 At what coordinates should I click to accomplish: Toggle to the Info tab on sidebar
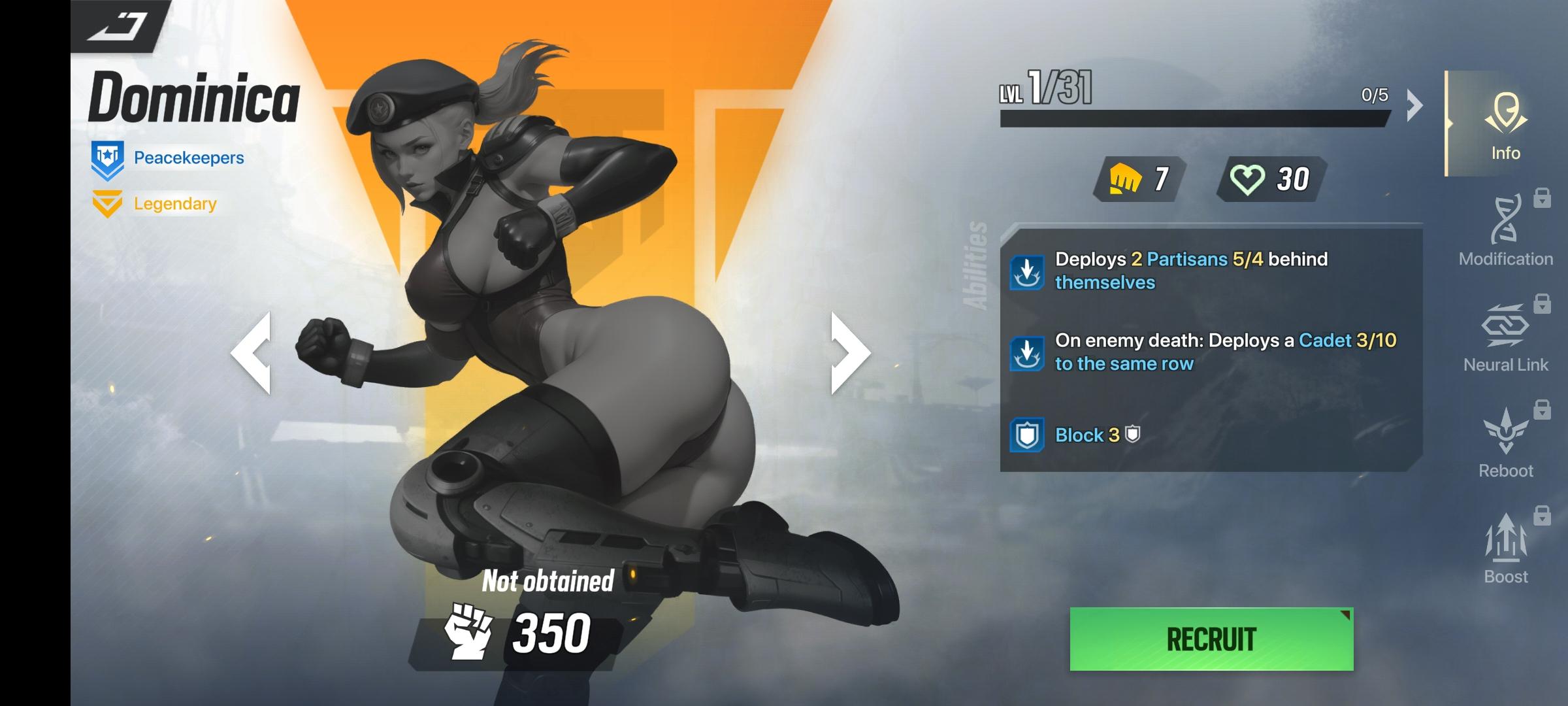[1505, 131]
